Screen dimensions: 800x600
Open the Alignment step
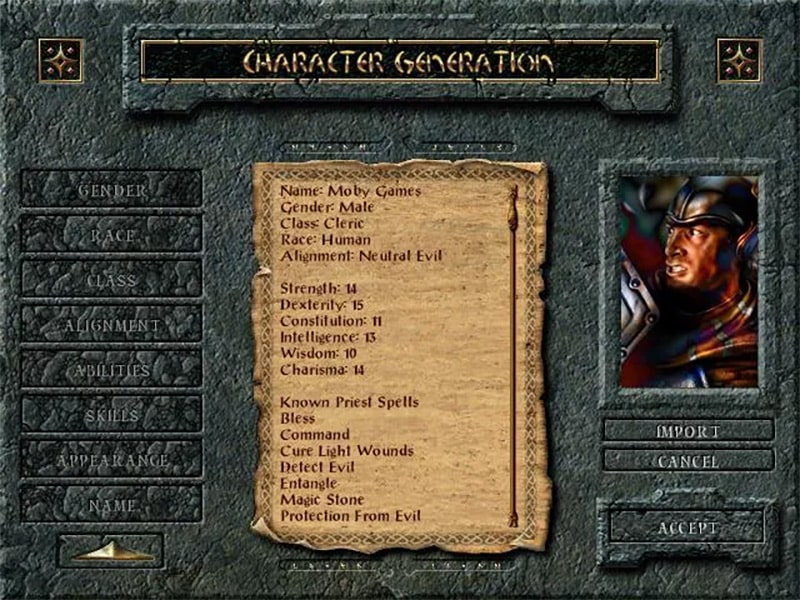112,325
